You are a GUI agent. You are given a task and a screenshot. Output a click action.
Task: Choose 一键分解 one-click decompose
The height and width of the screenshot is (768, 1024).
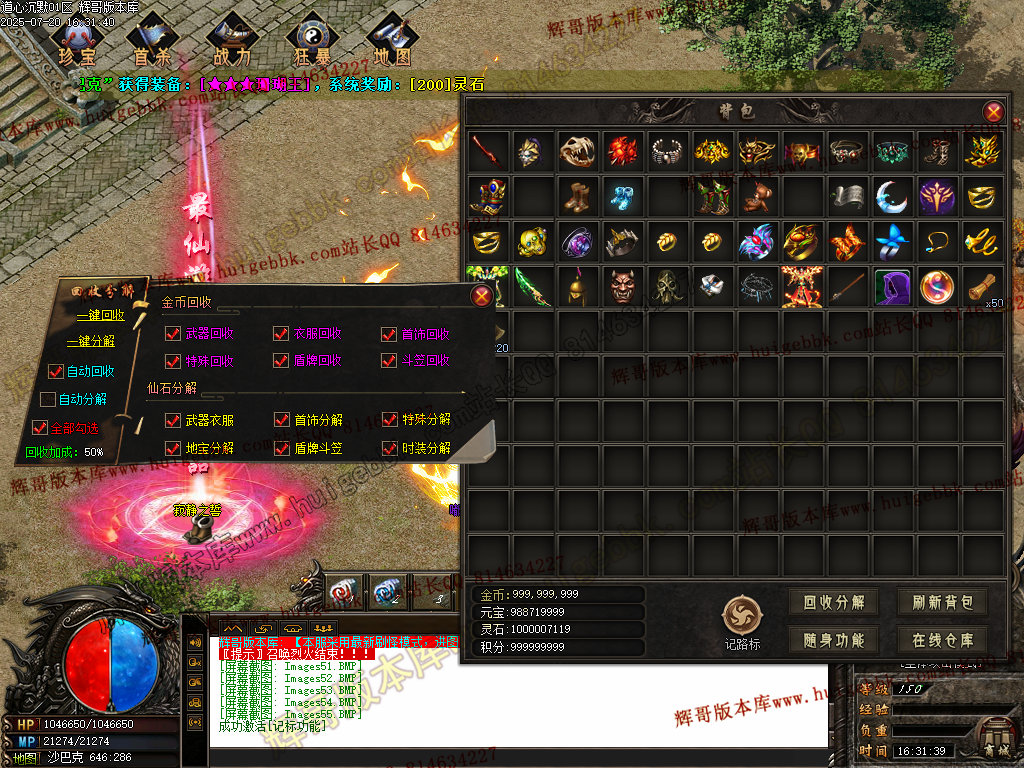coord(90,341)
